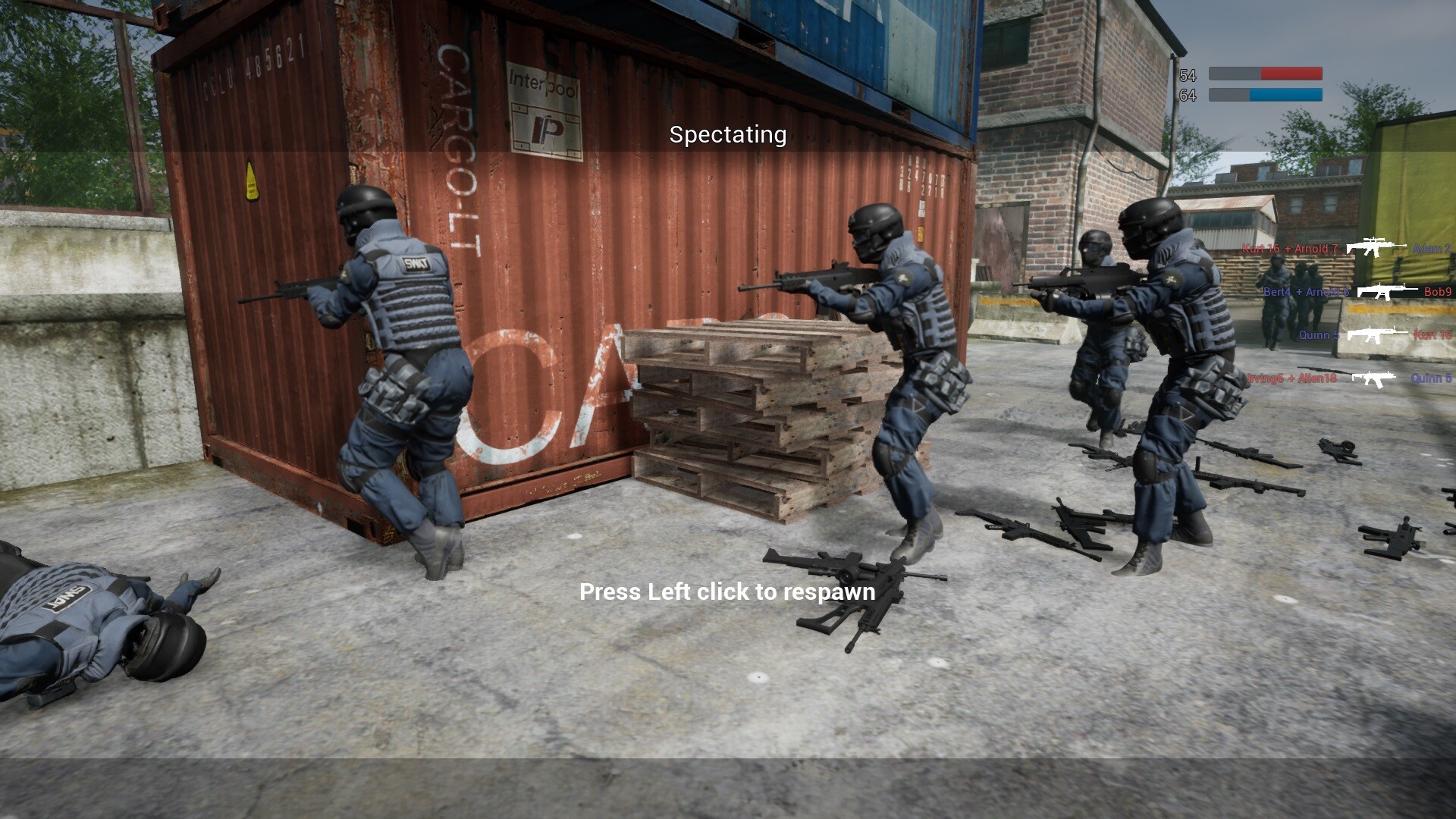This screenshot has width=1456, height=819.
Task: Click the Irving6 + Allen18 killer name
Action: (1291, 378)
